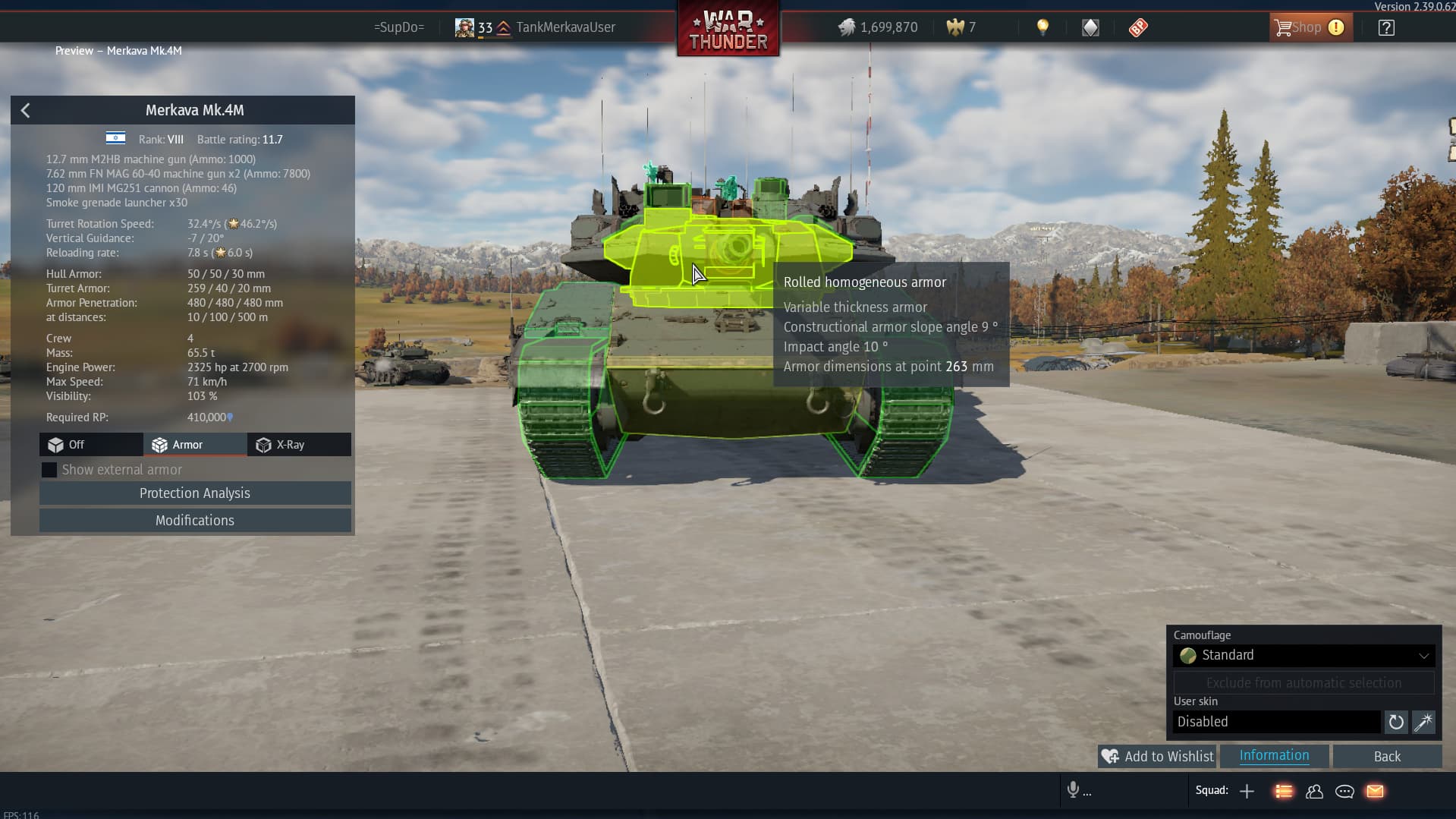This screenshot has width=1456, height=819.
Task: Switch to the Information tab
Action: [1273, 755]
